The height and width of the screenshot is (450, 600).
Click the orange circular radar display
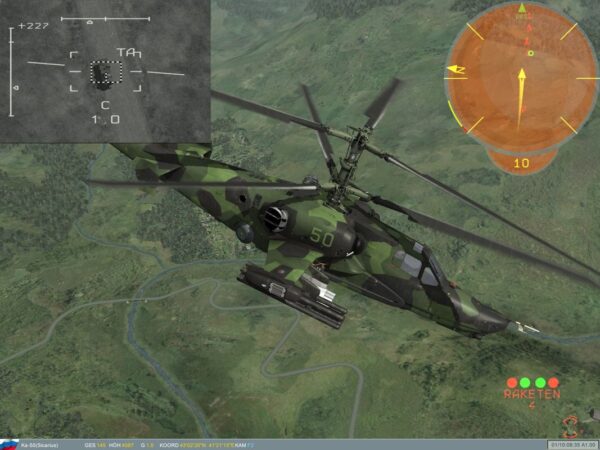point(521,77)
